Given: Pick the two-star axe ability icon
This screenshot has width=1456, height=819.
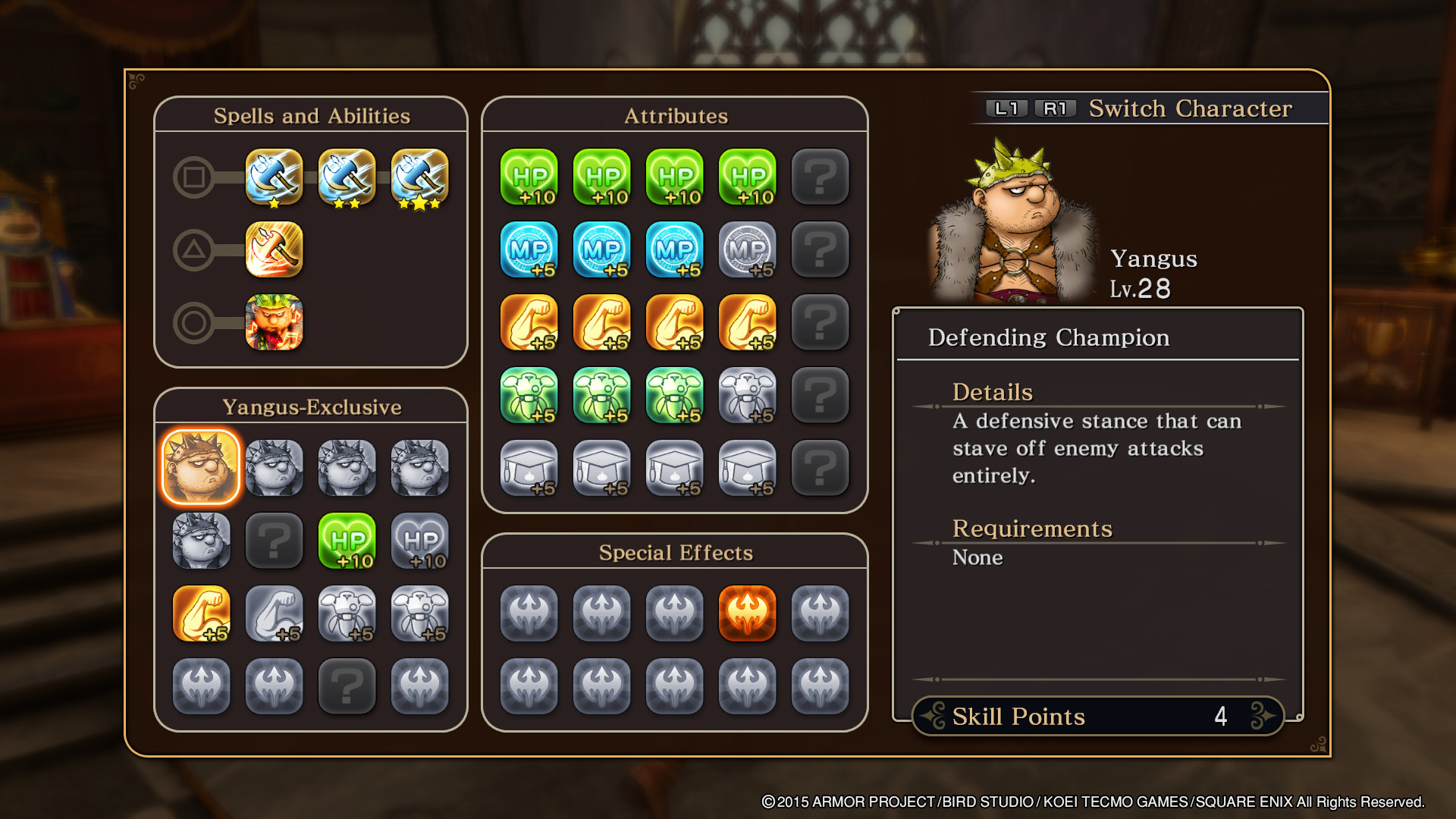Looking at the screenshot, I should click(347, 177).
